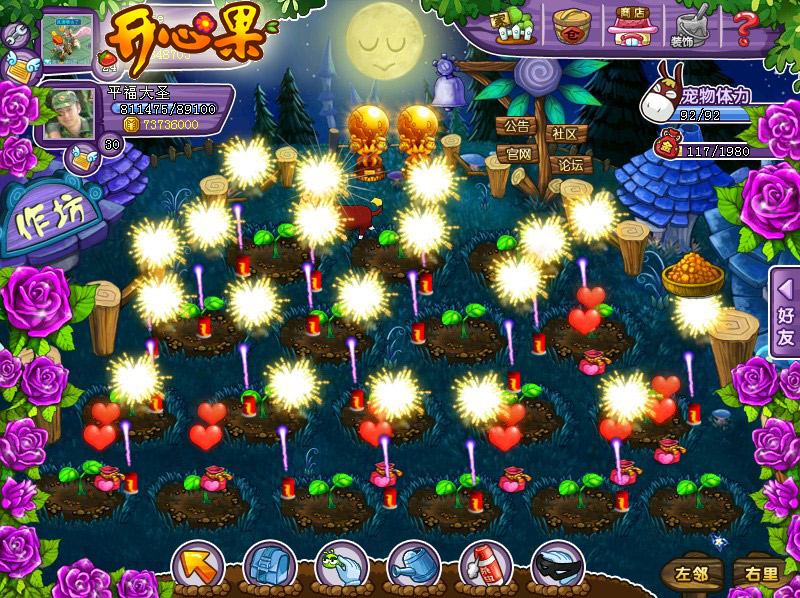Select the red spray can tool

485,567
